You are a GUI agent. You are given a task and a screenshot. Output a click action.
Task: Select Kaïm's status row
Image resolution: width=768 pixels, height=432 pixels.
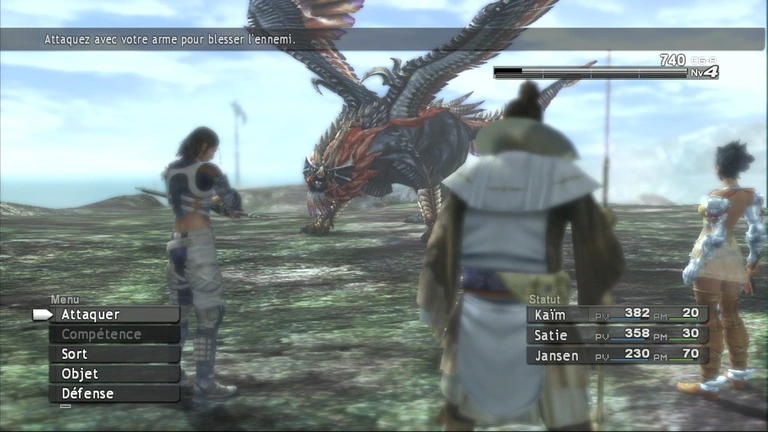617,314
